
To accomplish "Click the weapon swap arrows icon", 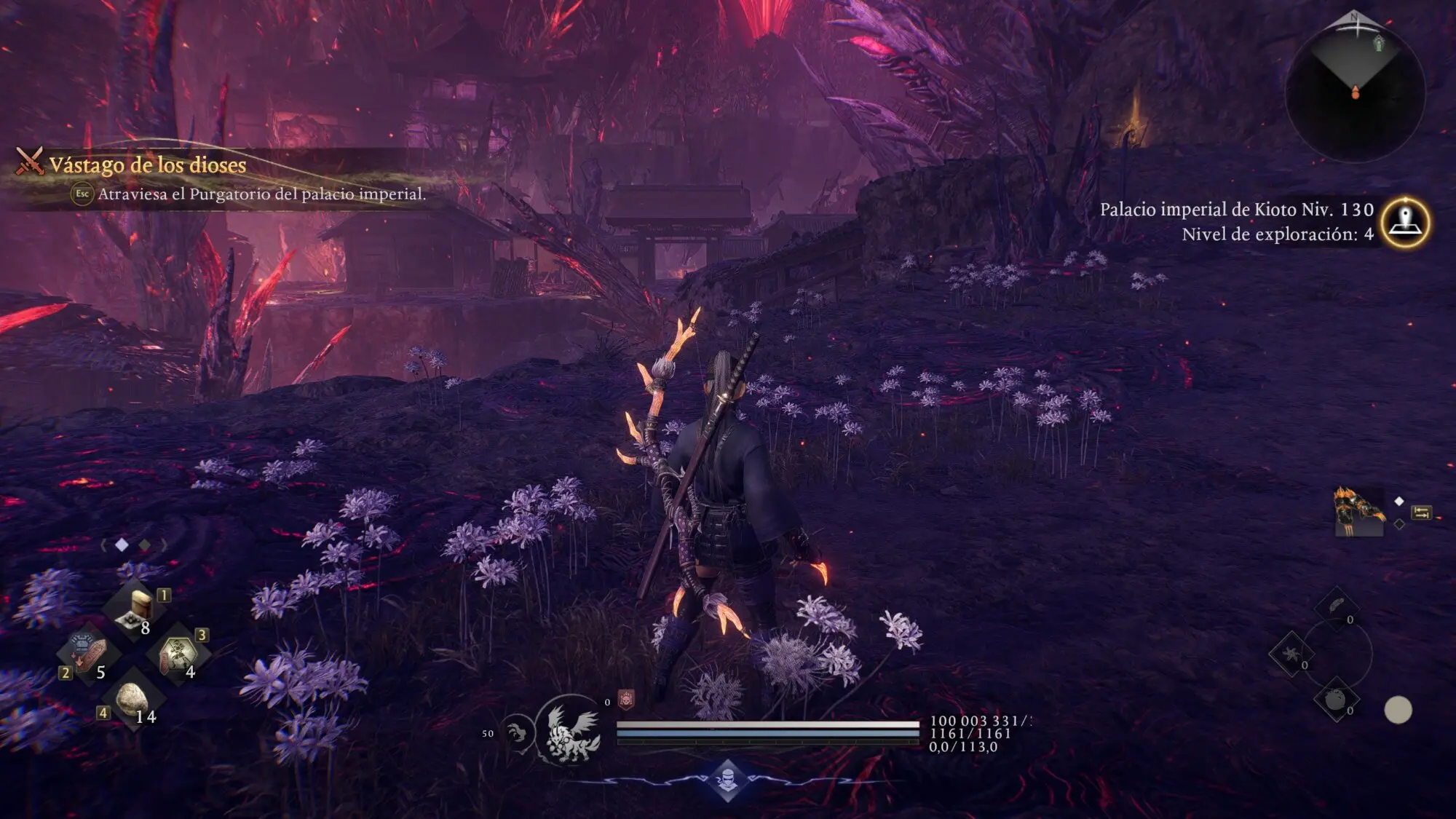I will [1421, 513].
